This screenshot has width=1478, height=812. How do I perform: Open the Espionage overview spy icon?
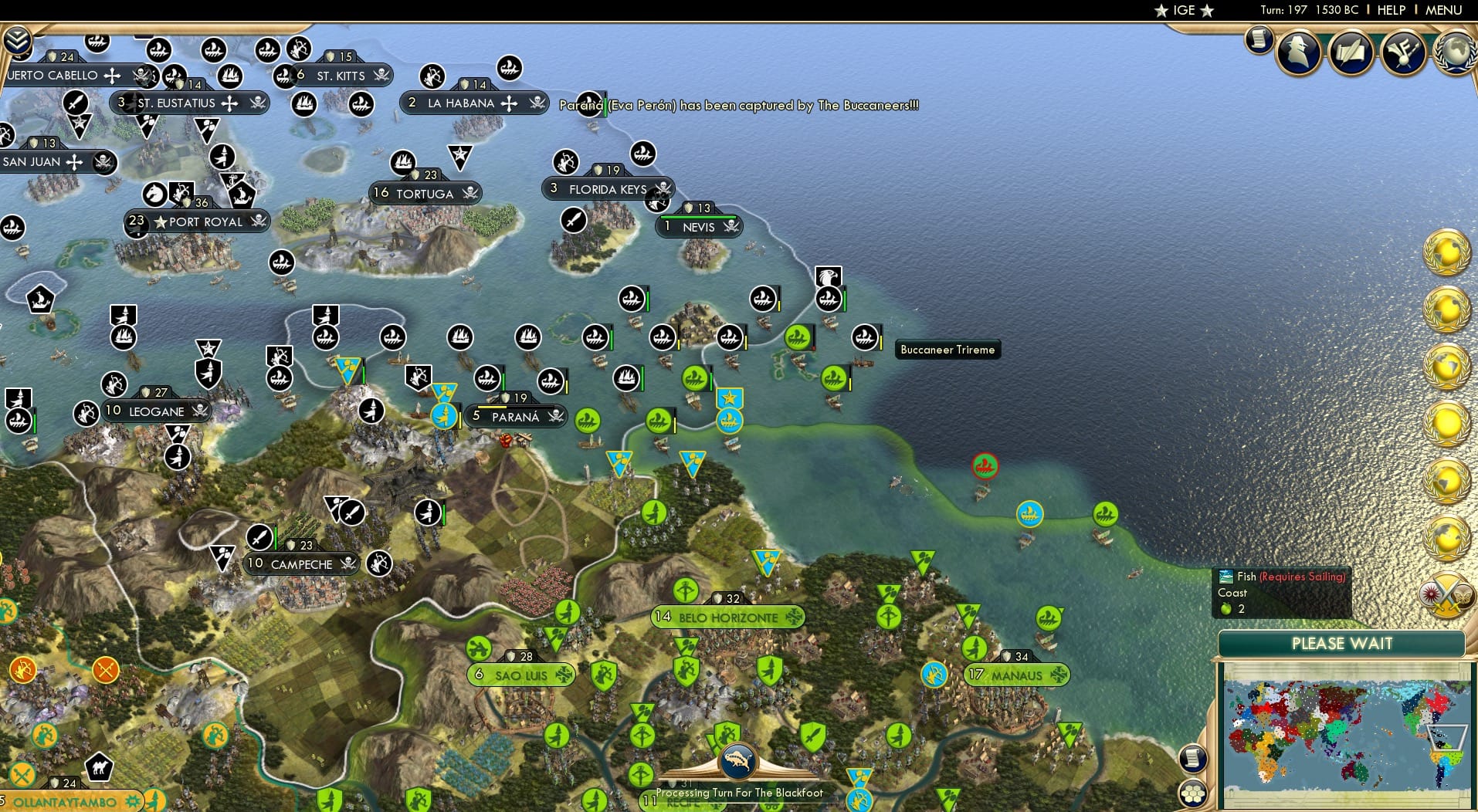pos(1298,52)
